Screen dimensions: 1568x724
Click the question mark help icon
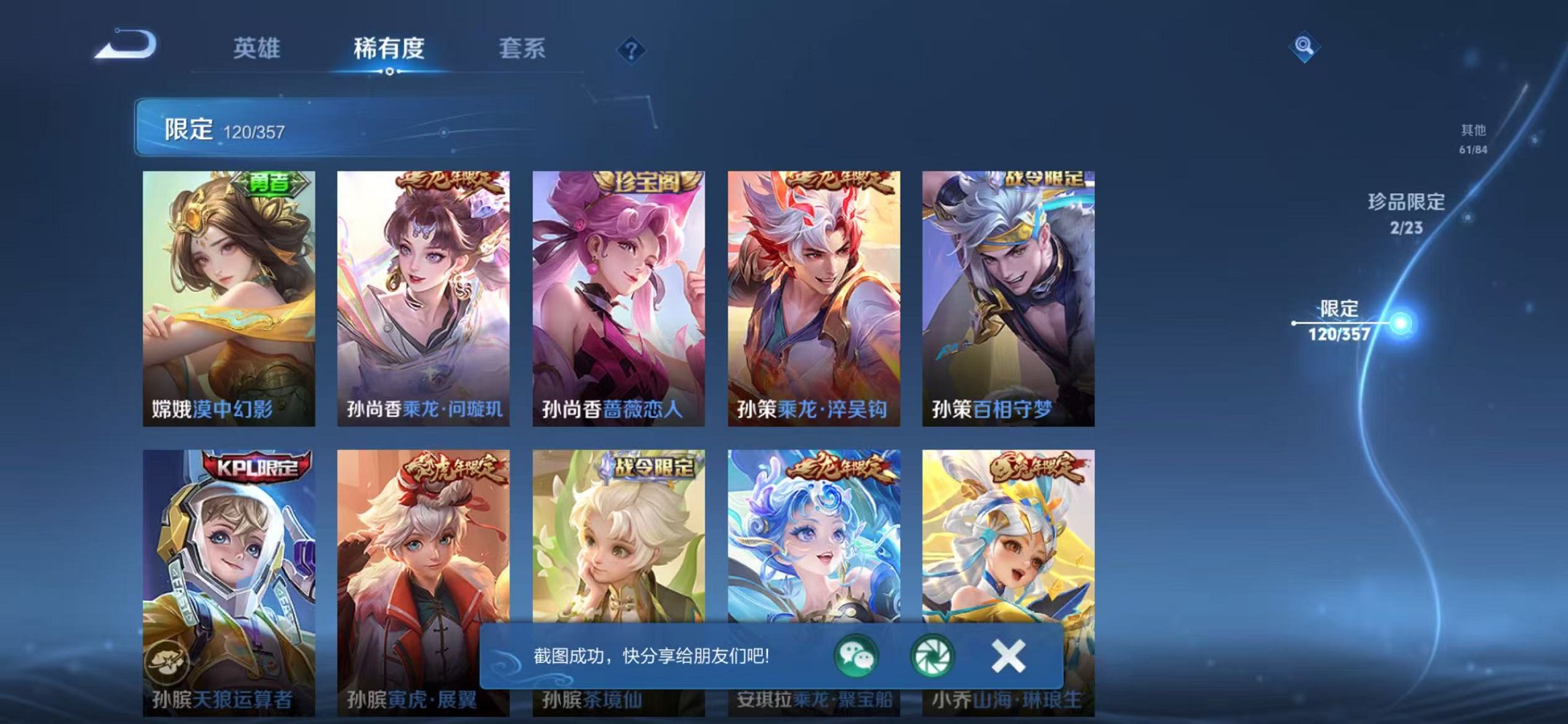coord(632,50)
